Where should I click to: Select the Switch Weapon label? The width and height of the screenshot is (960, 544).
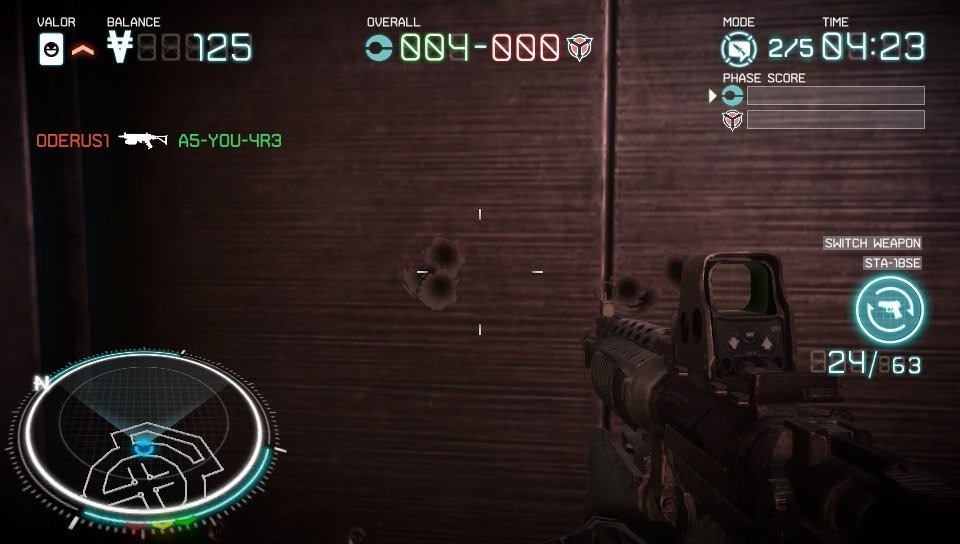click(x=872, y=243)
